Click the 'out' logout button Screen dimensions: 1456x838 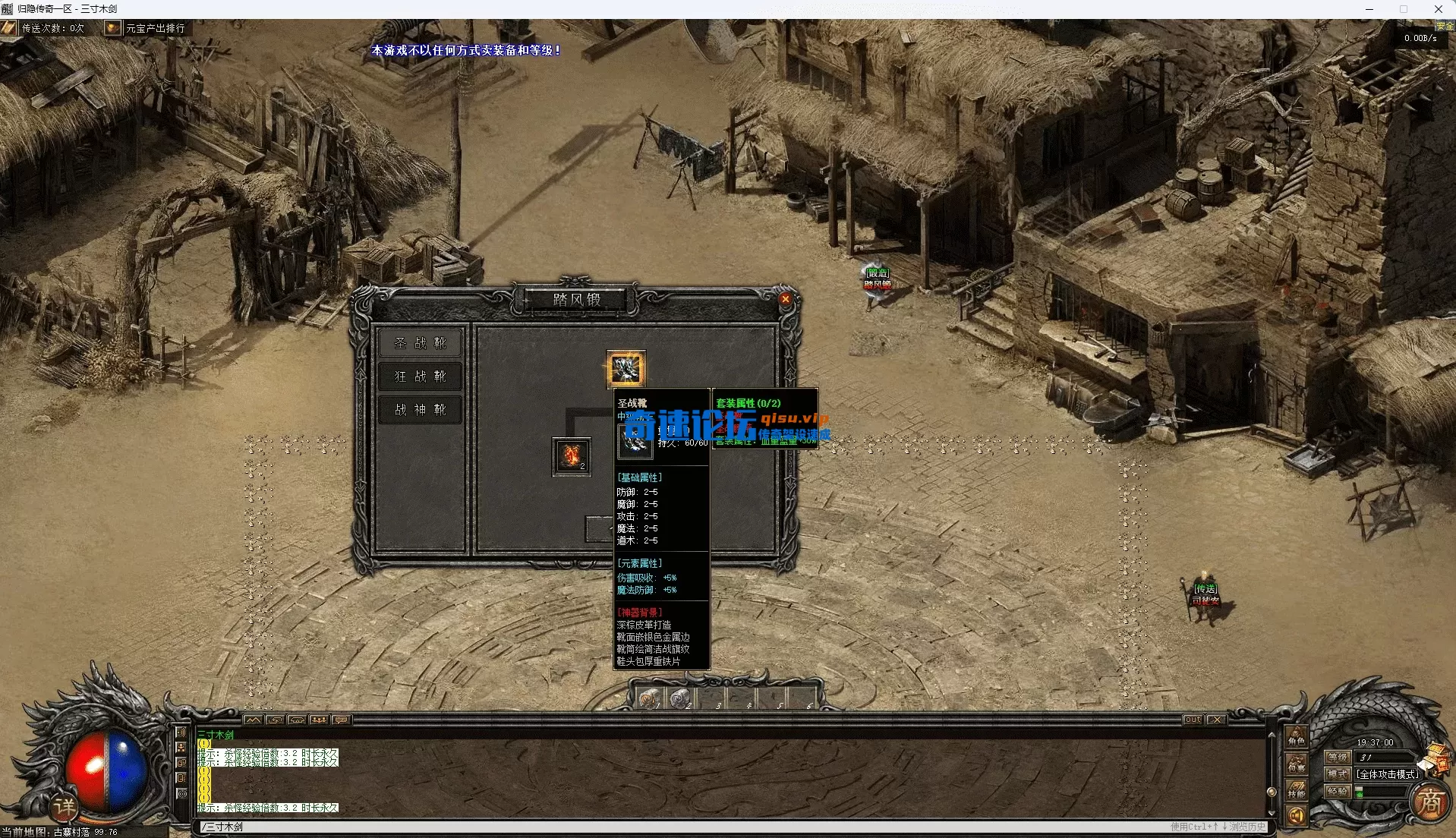(x=1193, y=720)
